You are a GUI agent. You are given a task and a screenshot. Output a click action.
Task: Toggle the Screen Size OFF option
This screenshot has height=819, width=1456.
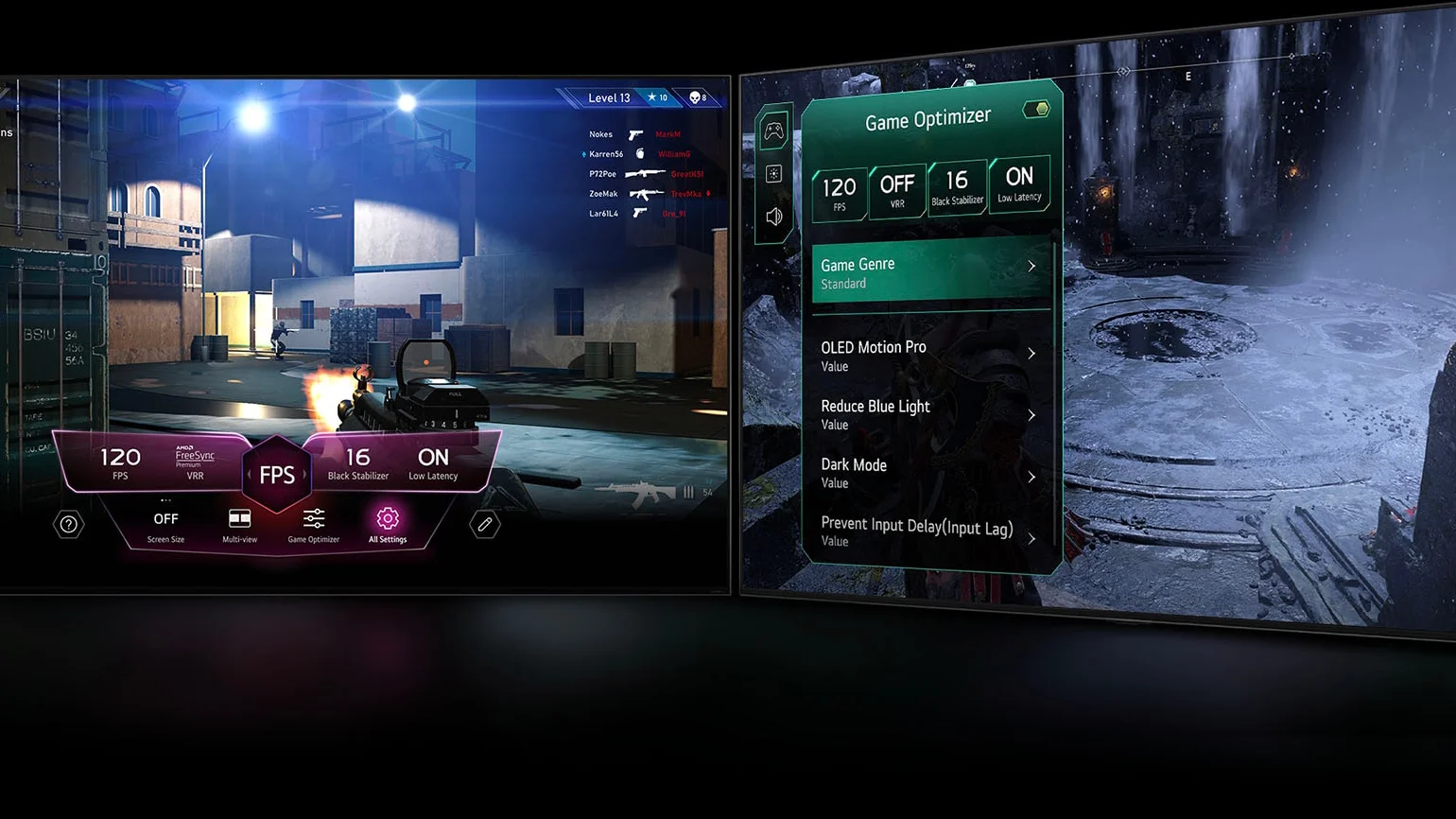165,525
